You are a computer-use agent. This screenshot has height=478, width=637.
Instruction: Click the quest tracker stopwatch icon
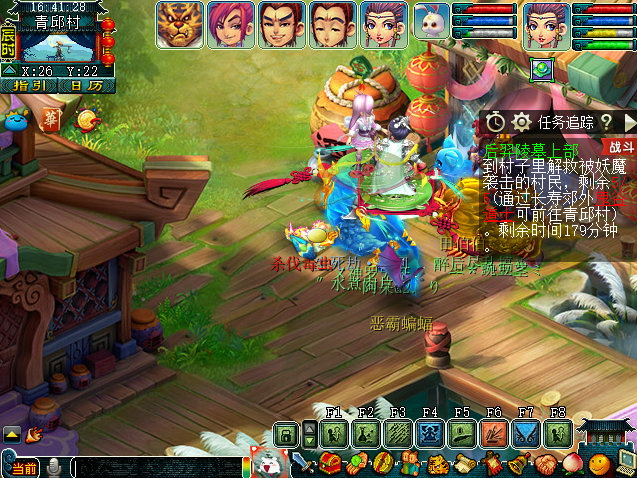click(496, 122)
